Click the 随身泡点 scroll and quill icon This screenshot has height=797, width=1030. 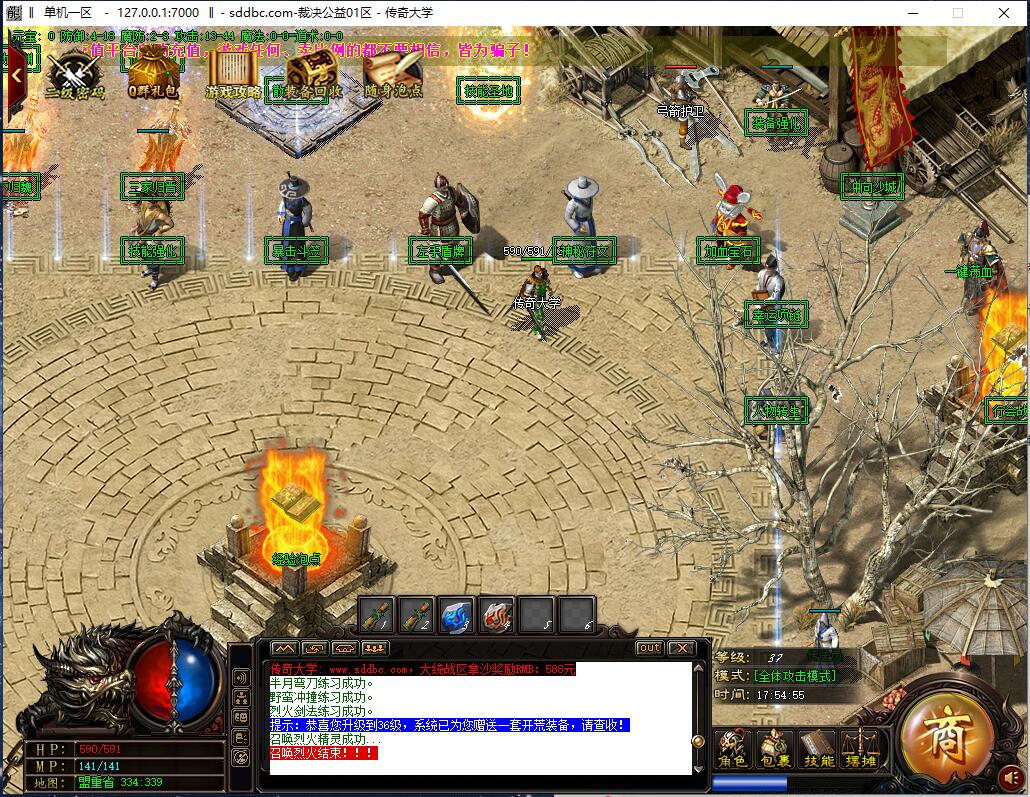click(392, 73)
